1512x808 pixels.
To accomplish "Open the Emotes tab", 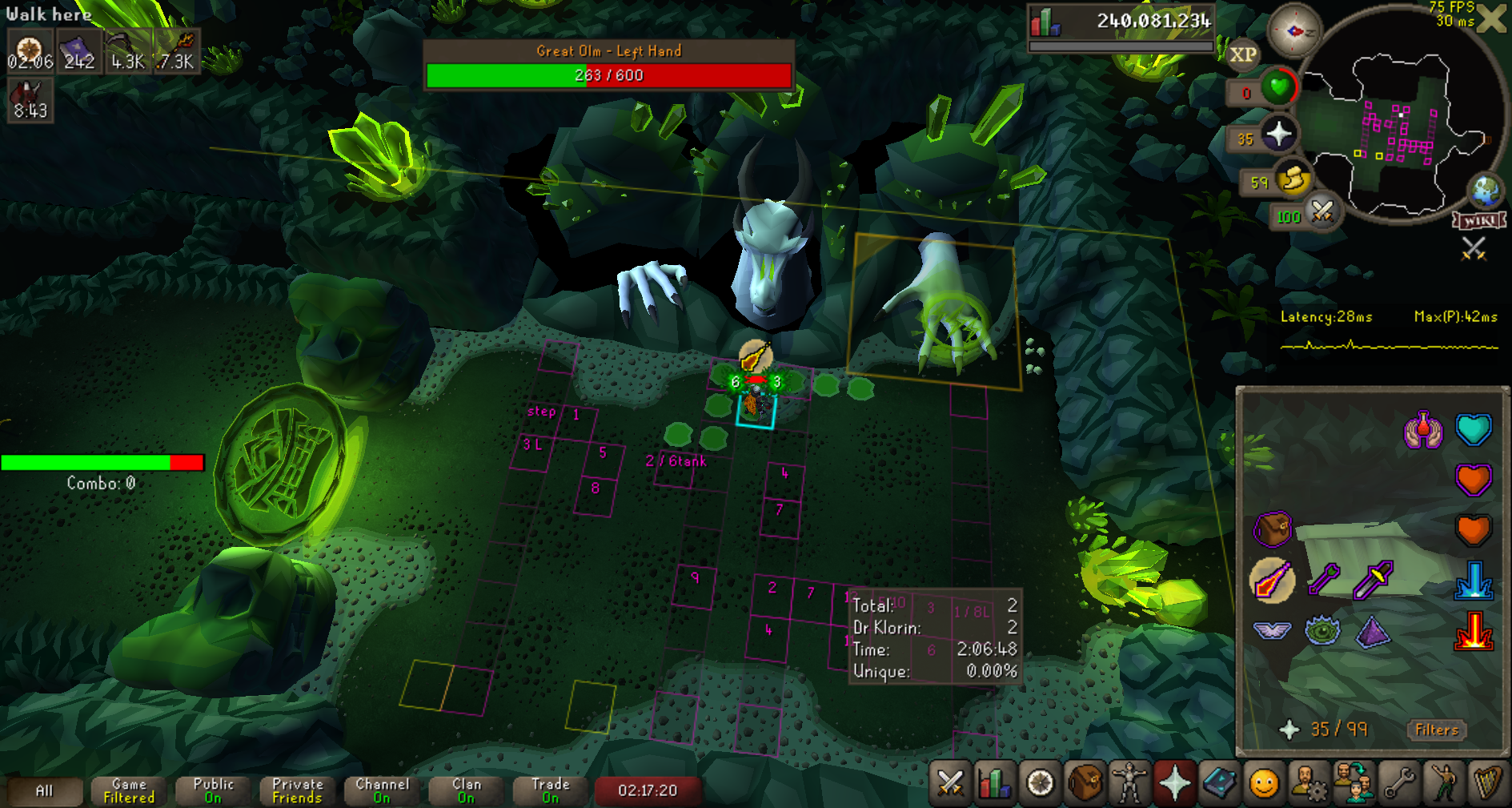I will [x=1445, y=783].
